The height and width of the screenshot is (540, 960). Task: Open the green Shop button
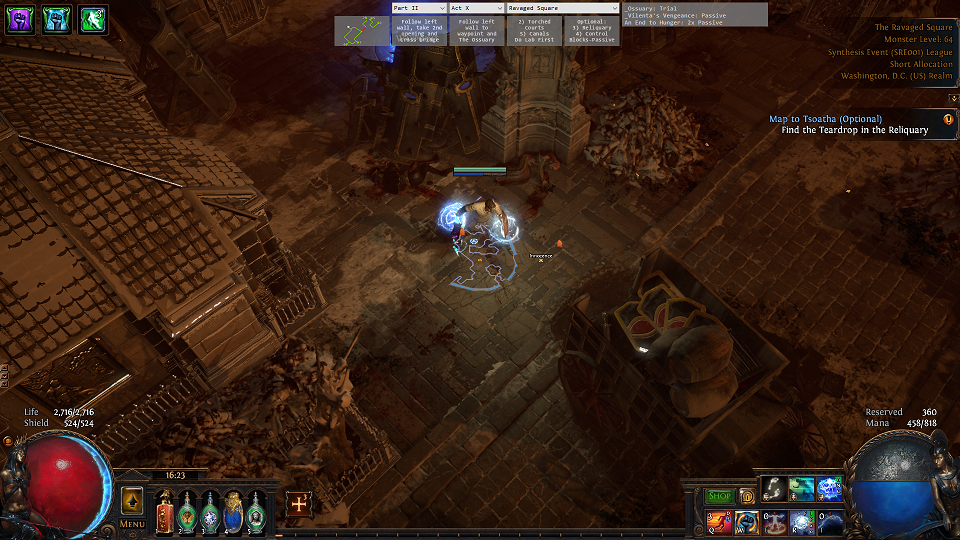[720, 496]
